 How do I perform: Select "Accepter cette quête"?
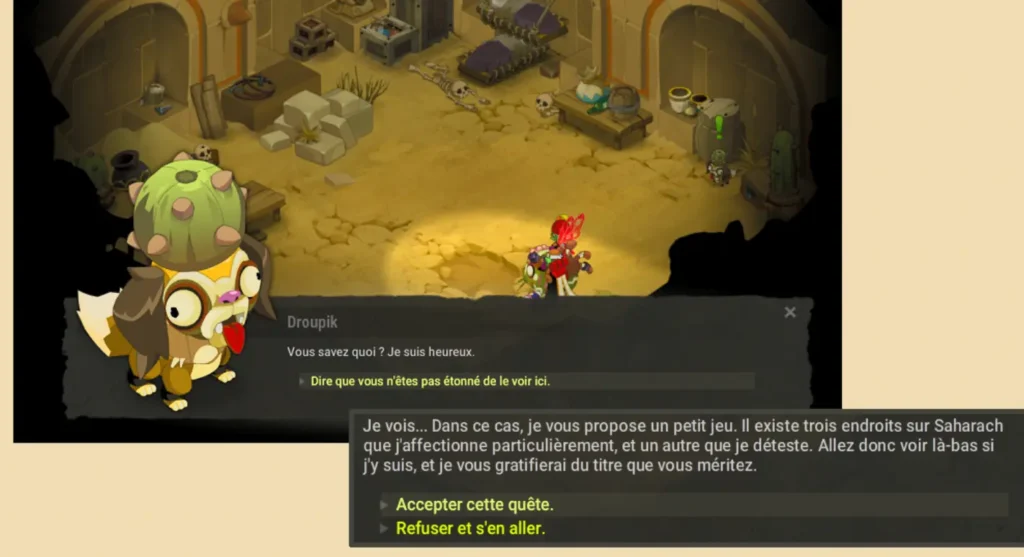[x=474, y=505]
